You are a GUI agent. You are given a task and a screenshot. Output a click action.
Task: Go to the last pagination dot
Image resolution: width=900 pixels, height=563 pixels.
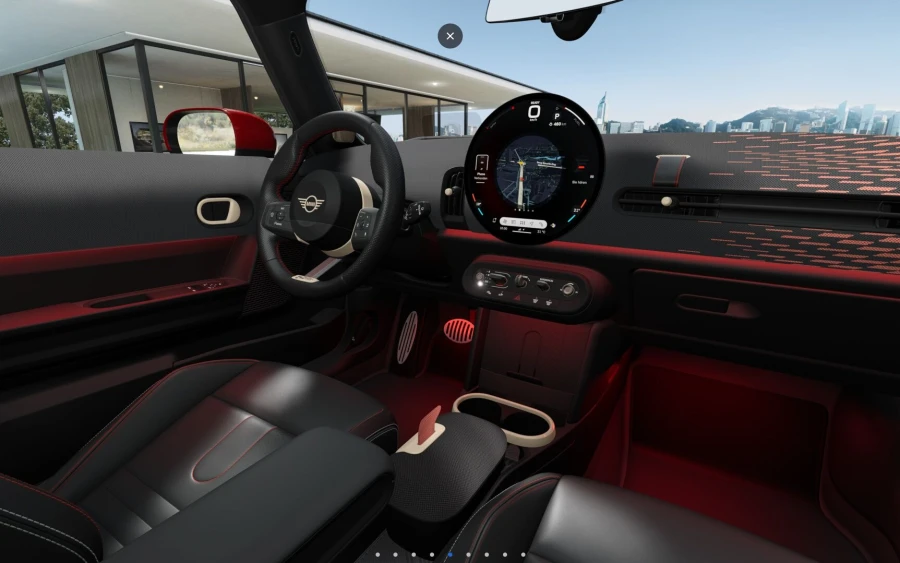click(x=524, y=554)
